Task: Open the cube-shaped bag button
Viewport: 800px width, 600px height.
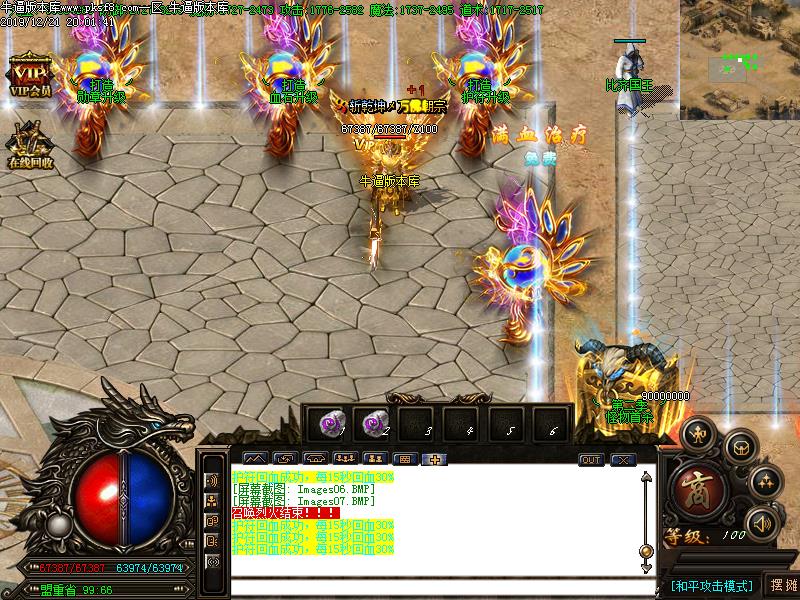Action: 741,446
